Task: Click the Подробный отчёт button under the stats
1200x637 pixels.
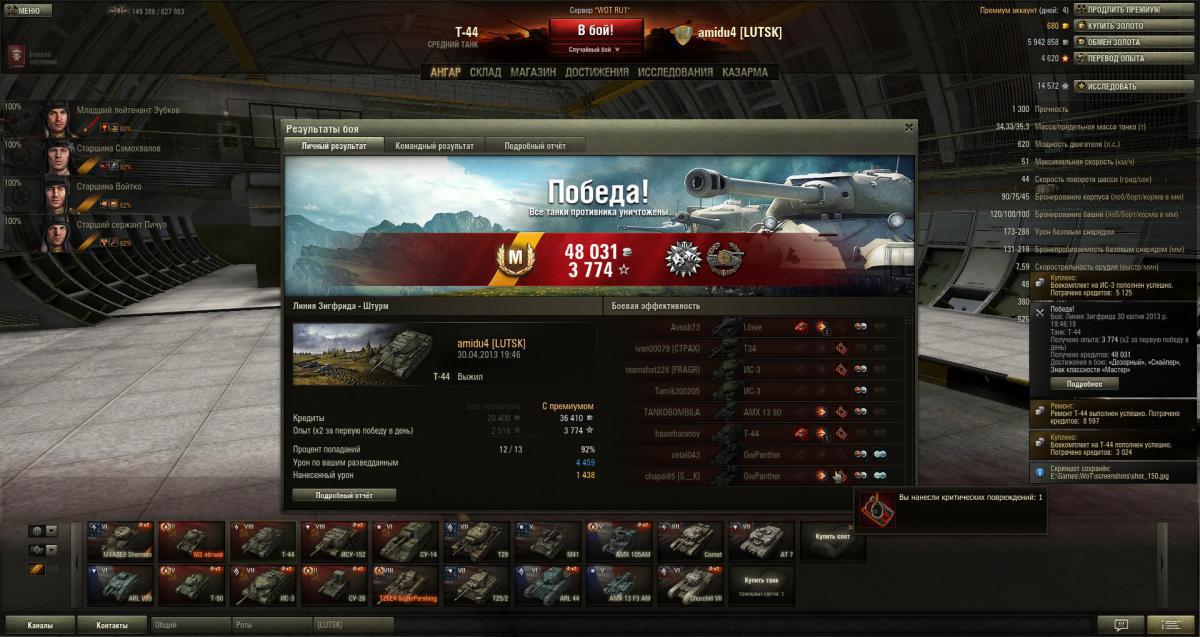Action: pos(344,495)
